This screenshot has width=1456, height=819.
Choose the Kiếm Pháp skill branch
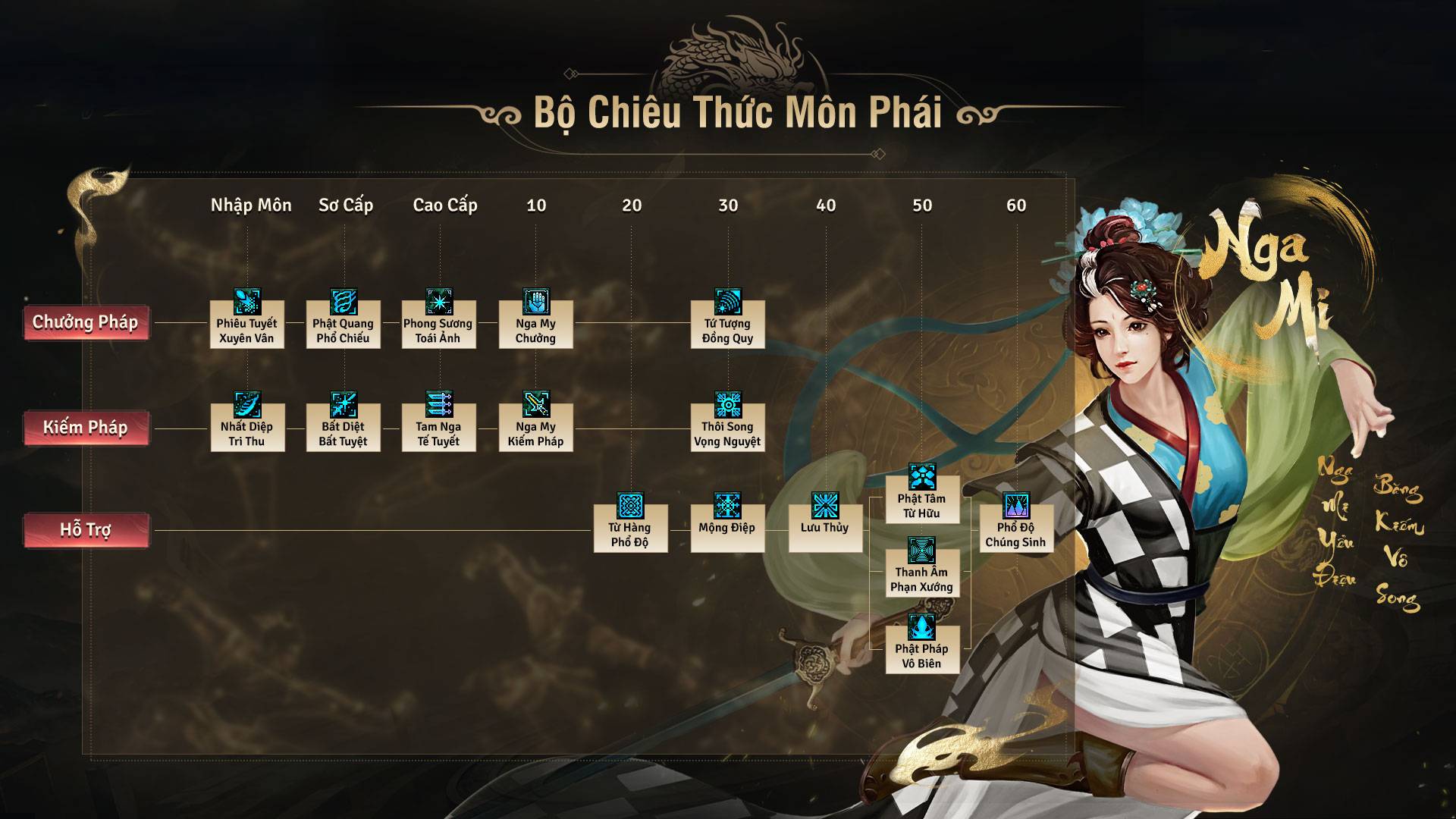coord(86,428)
